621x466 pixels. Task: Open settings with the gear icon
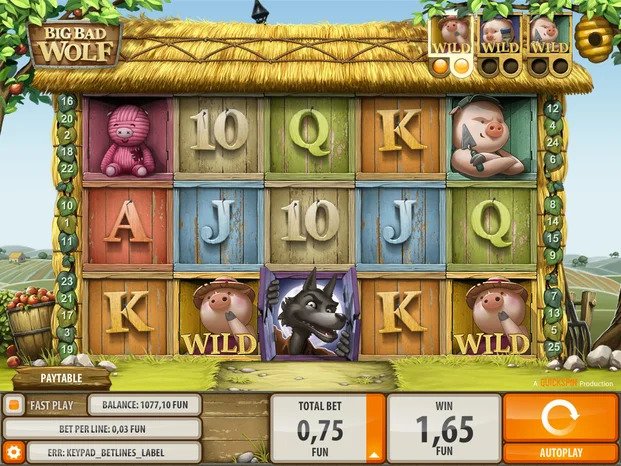[13, 452]
